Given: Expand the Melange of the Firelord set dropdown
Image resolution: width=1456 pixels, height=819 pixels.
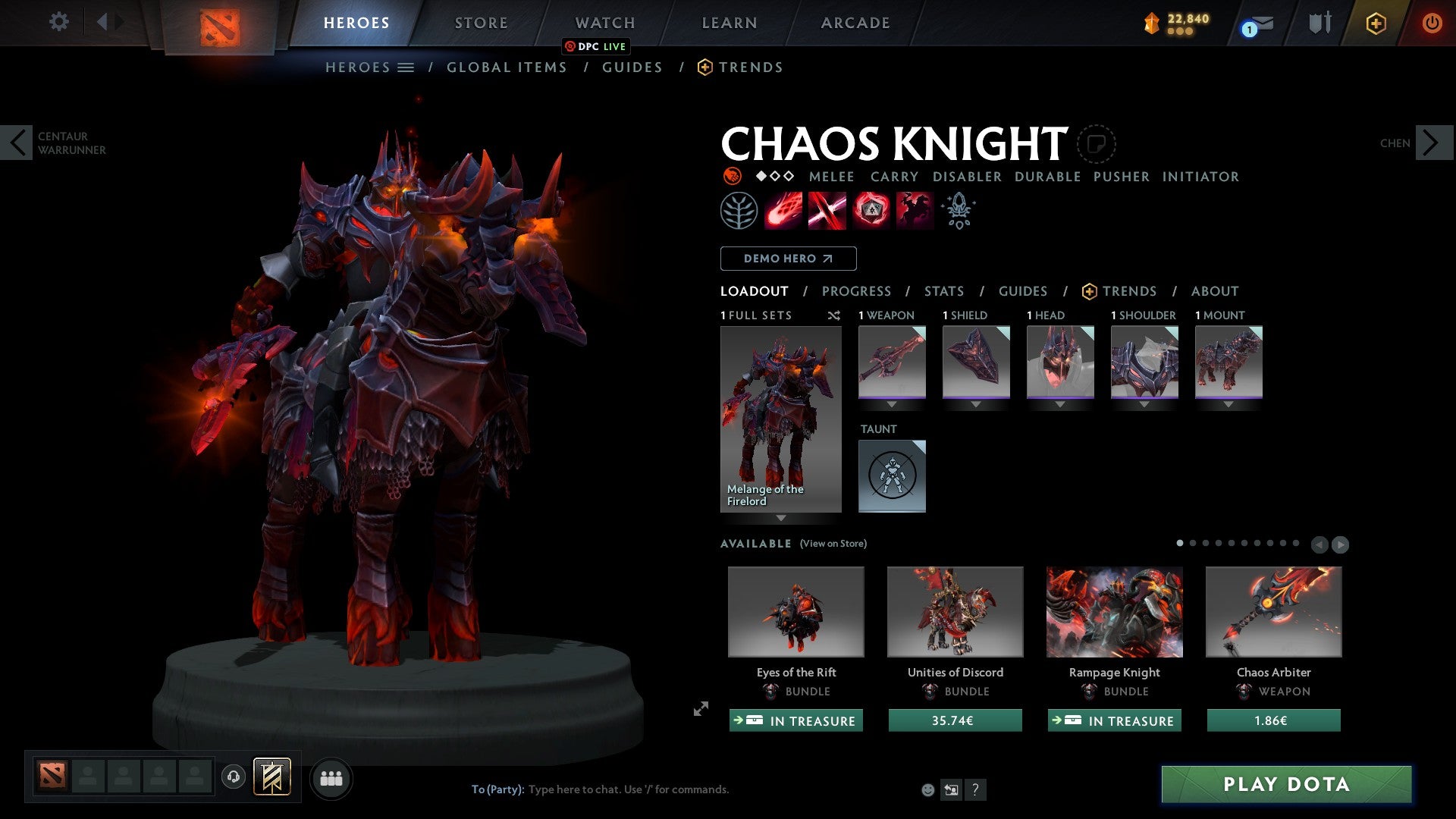Looking at the screenshot, I should coord(781,519).
